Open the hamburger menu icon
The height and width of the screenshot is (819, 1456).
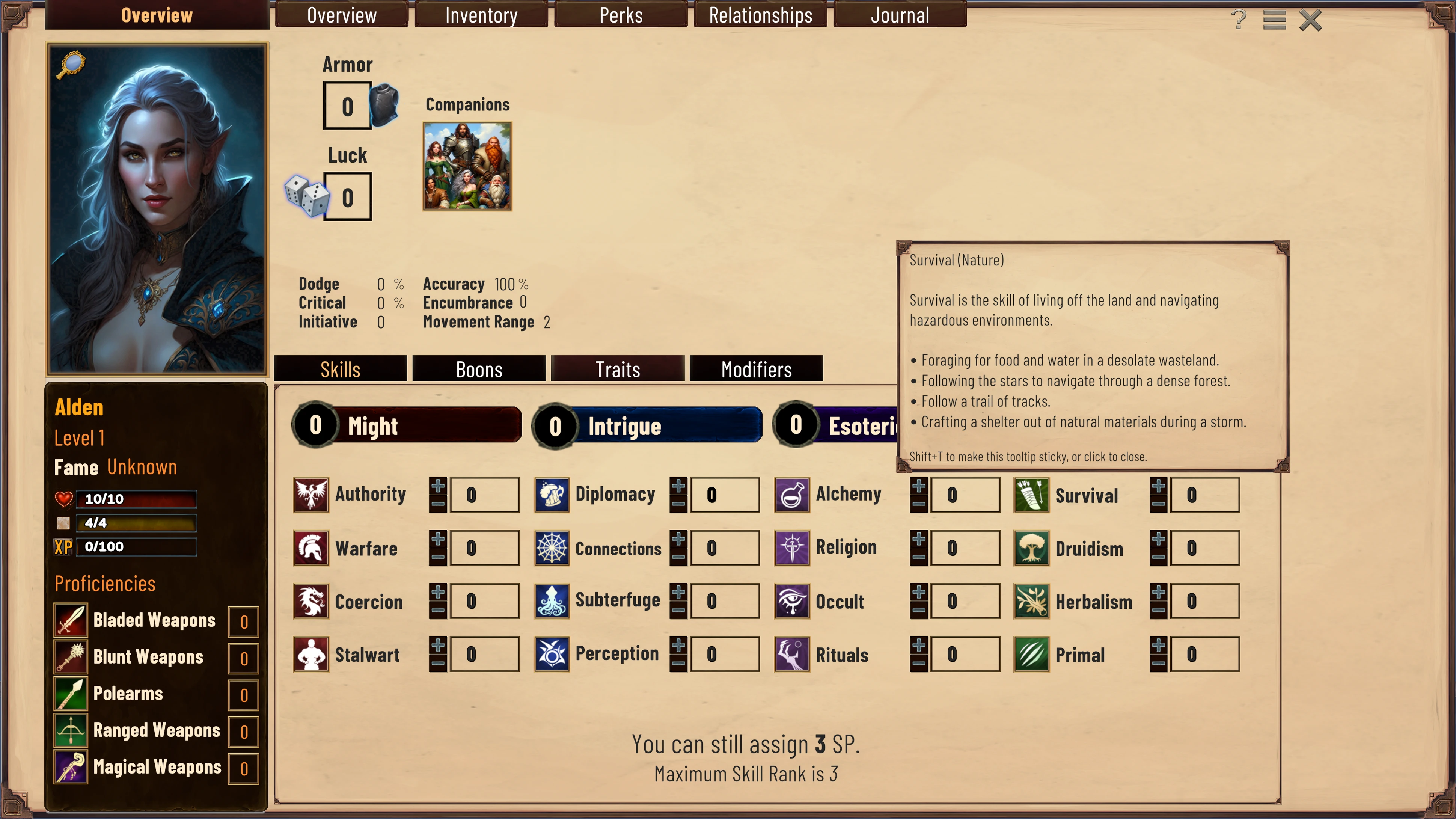[x=1274, y=20]
